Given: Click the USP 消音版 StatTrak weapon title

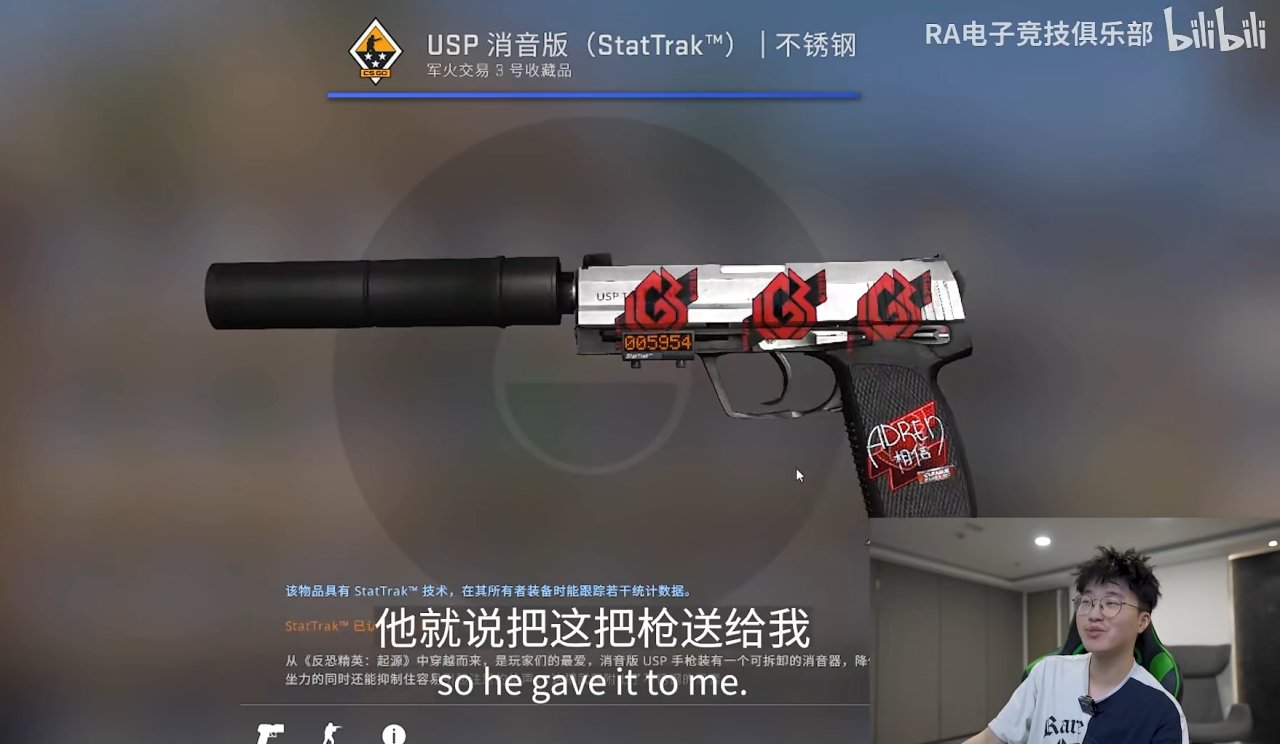Looking at the screenshot, I should point(640,42).
